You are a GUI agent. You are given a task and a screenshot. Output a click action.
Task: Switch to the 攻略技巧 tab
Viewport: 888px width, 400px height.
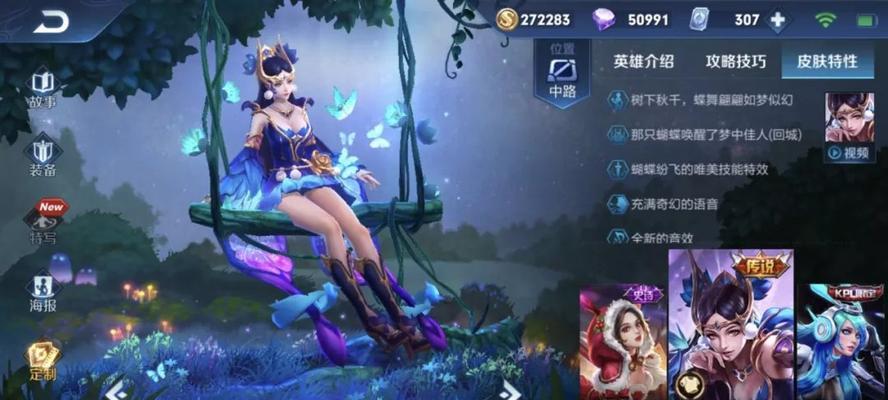(x=736, y=61)
